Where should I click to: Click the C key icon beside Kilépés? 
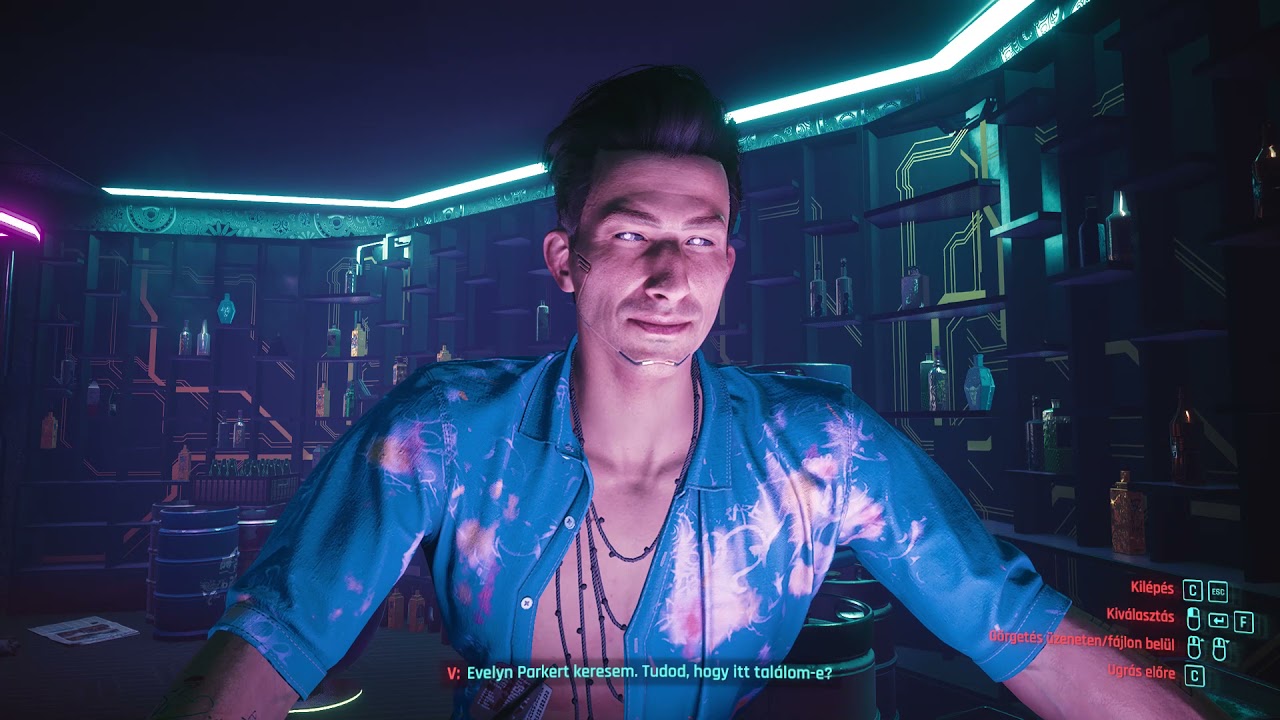(x=1193, y=591)
